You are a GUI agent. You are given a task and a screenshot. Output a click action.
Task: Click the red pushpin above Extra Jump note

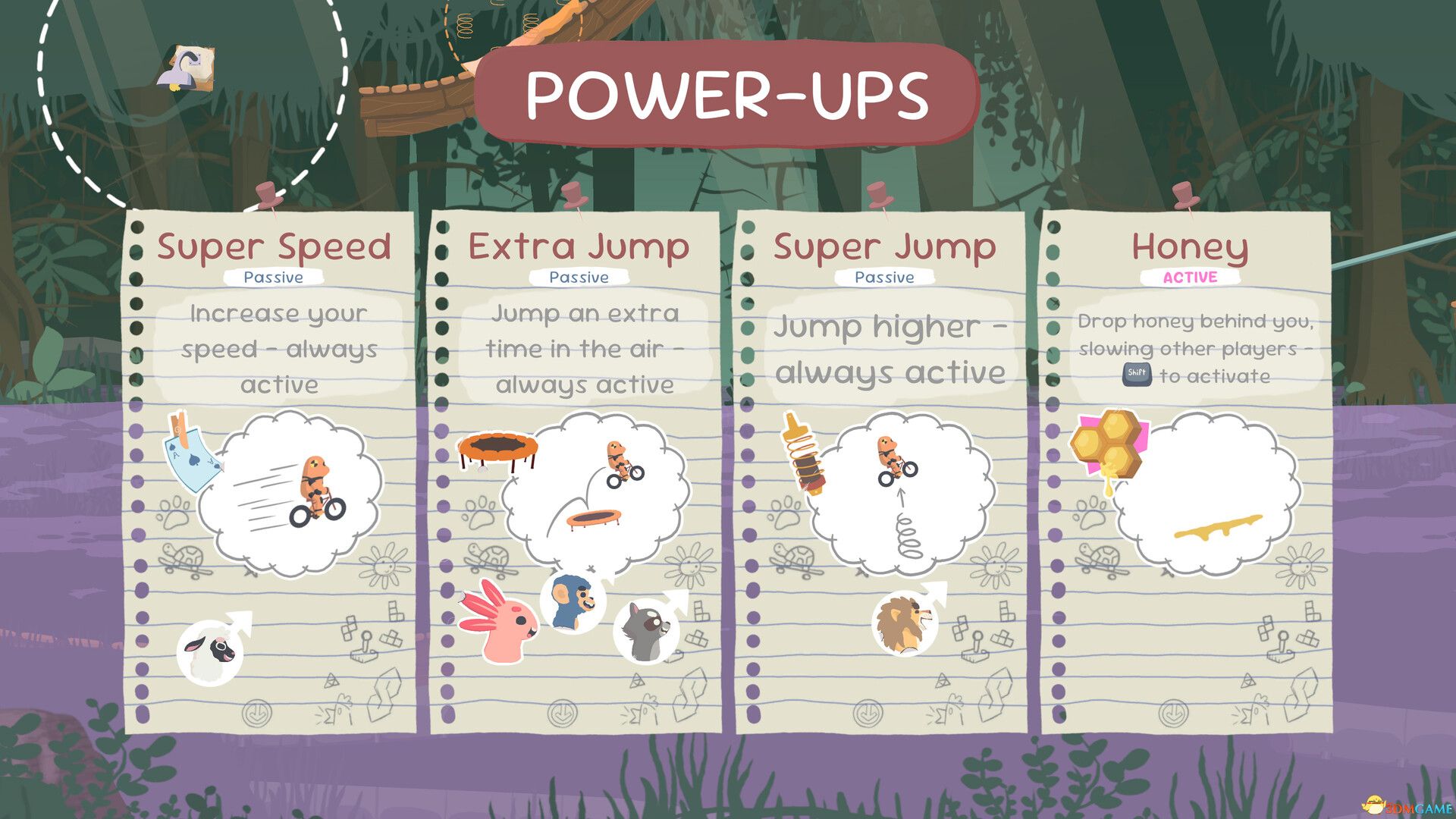pyautogui.click(x=574, y=196)
